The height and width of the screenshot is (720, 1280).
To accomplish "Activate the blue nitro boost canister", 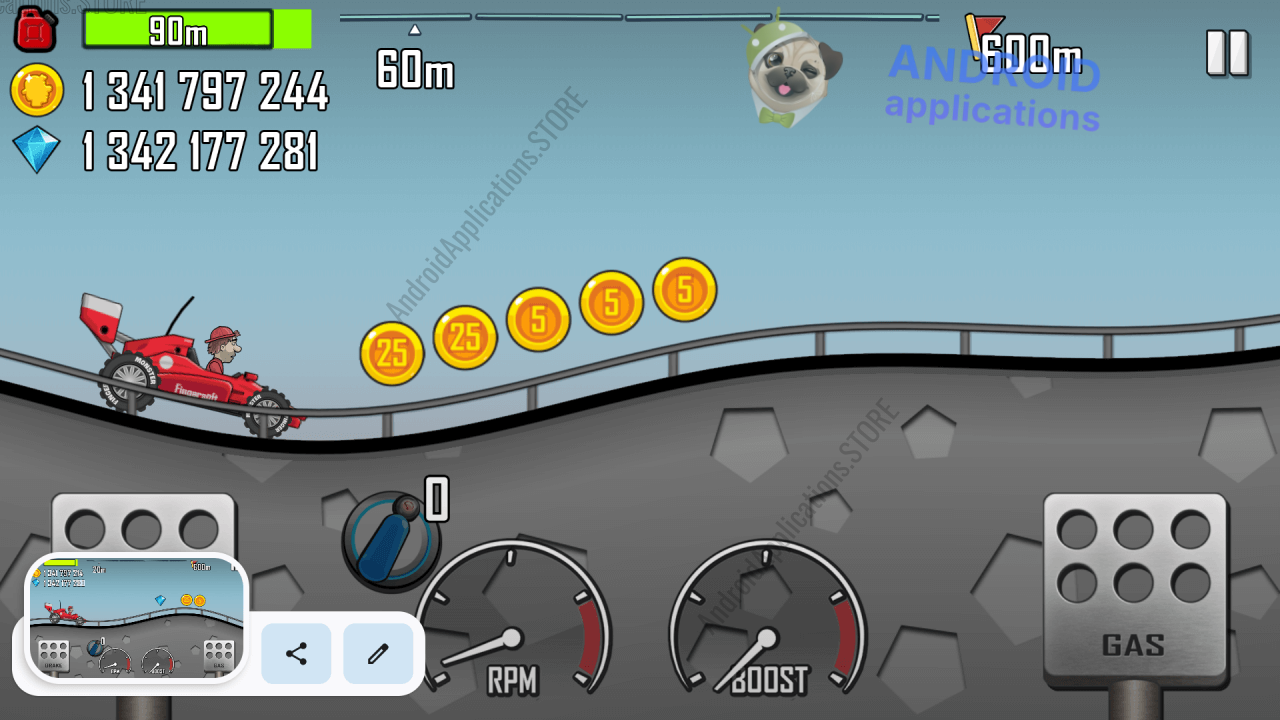I will click(391, 541).
